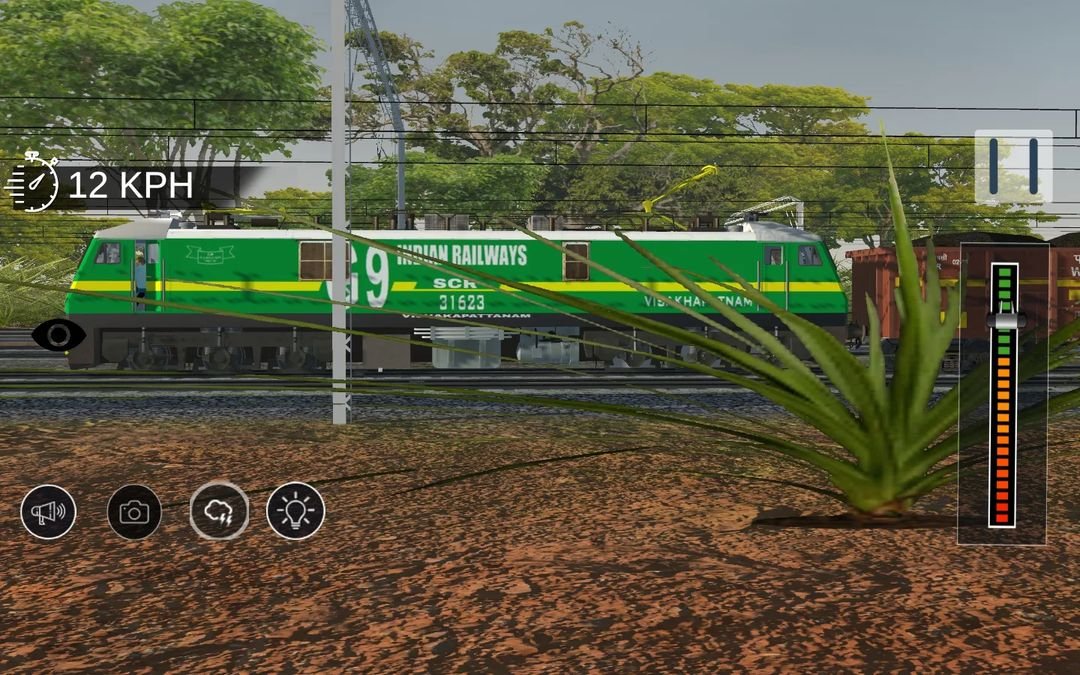
Task: Sound the train horn megaphone icon
Action: [48, 512]
